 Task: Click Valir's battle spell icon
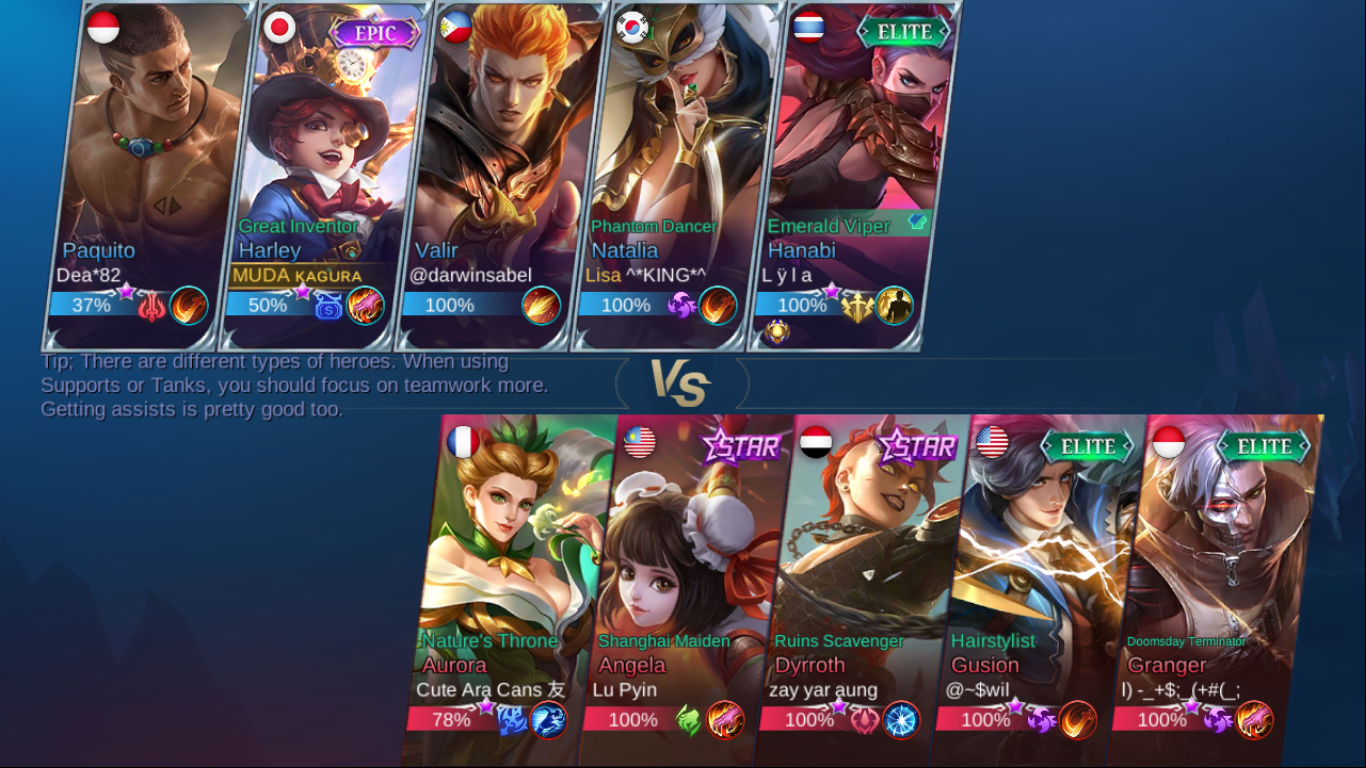point(542,306)
